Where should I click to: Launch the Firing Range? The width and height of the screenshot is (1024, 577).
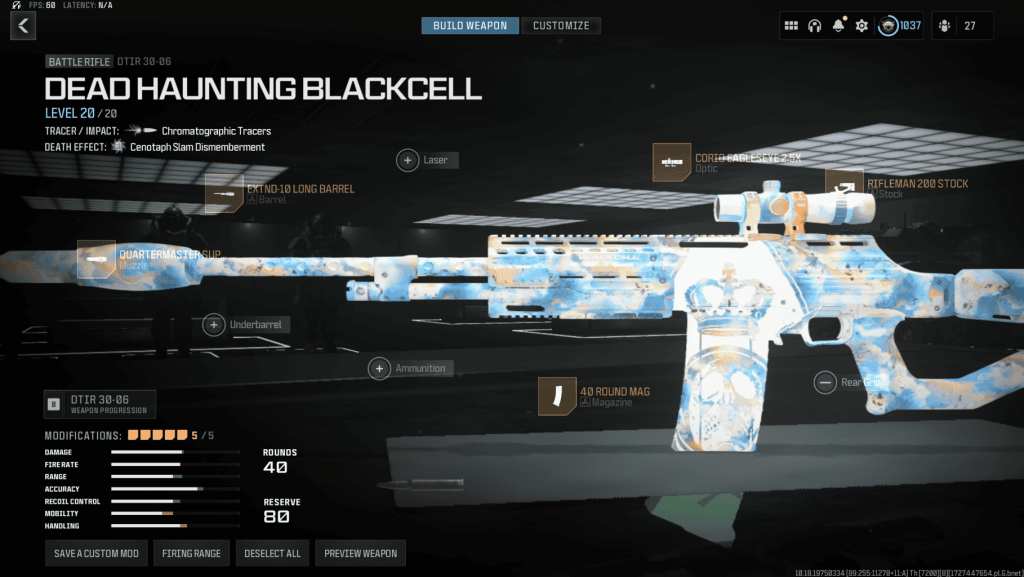tap(192, 553)
